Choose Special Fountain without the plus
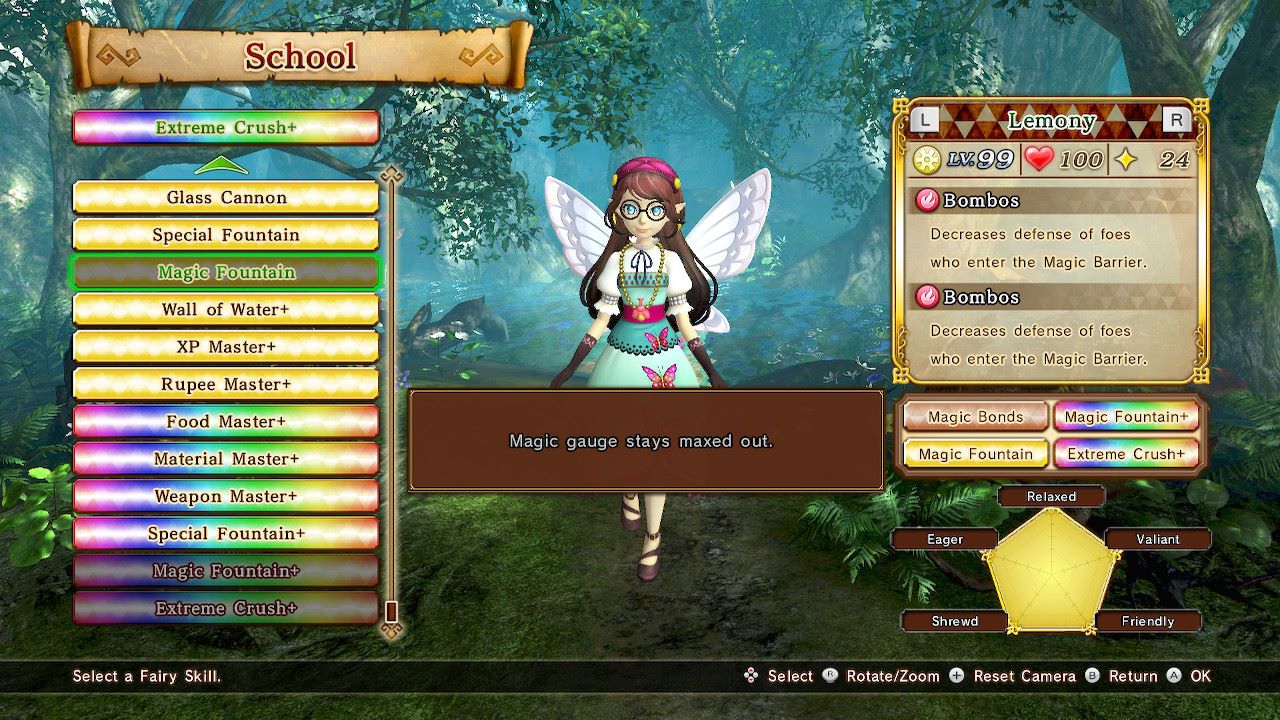 226,235
